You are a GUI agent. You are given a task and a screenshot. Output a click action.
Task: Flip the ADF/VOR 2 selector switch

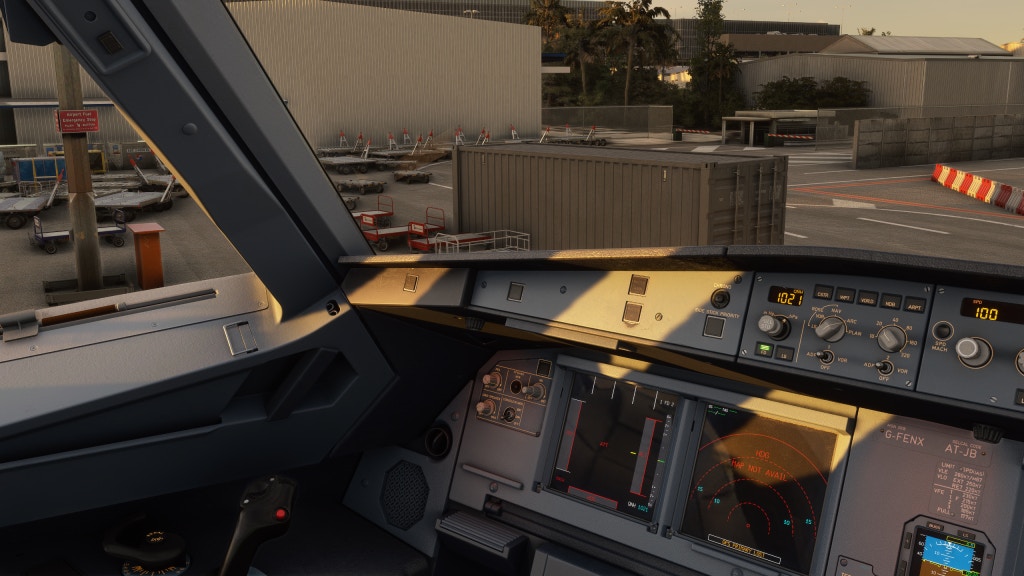pyautogui.click(x=884, y=367)
